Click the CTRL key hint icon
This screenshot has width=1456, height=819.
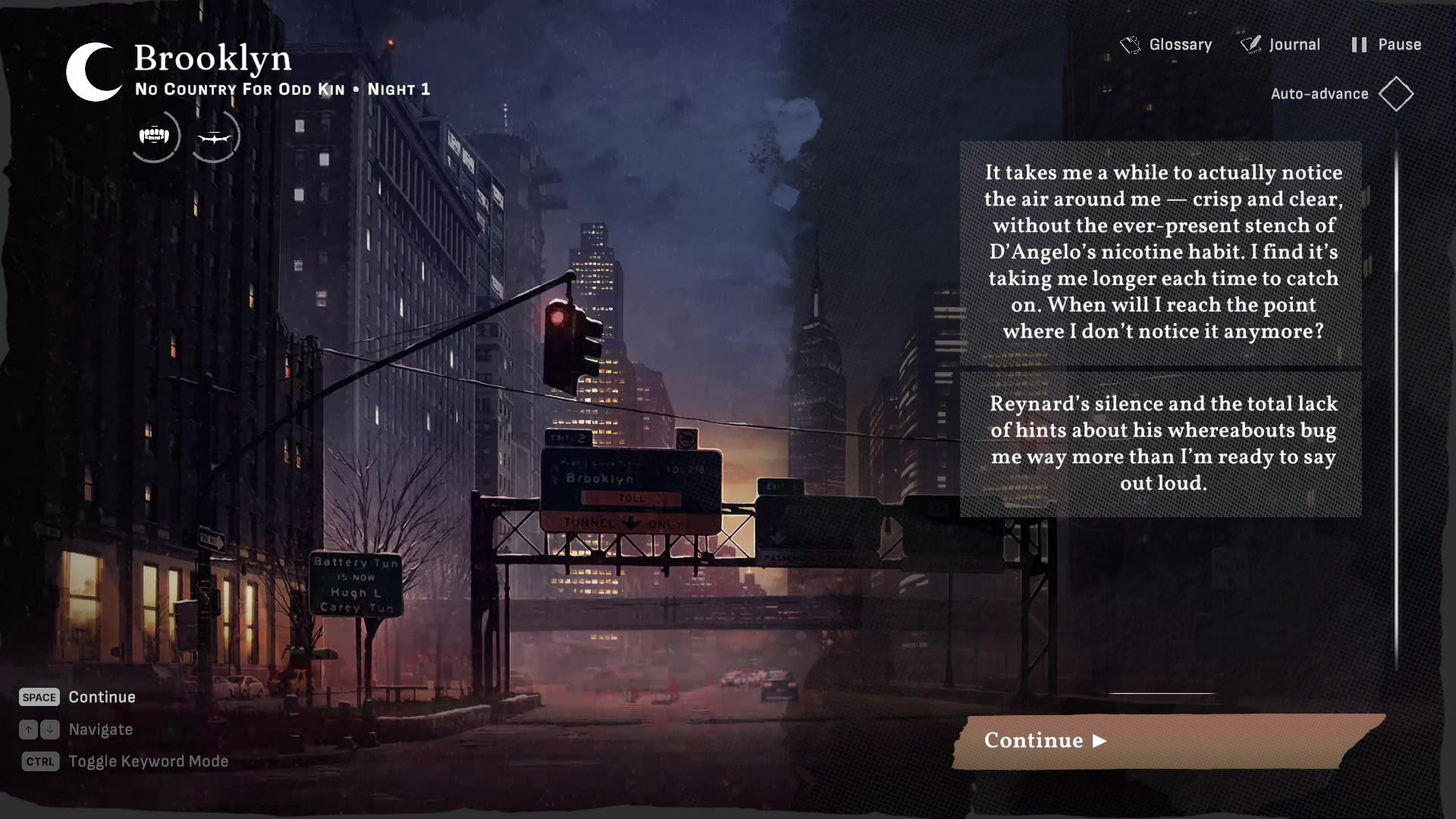39,761
